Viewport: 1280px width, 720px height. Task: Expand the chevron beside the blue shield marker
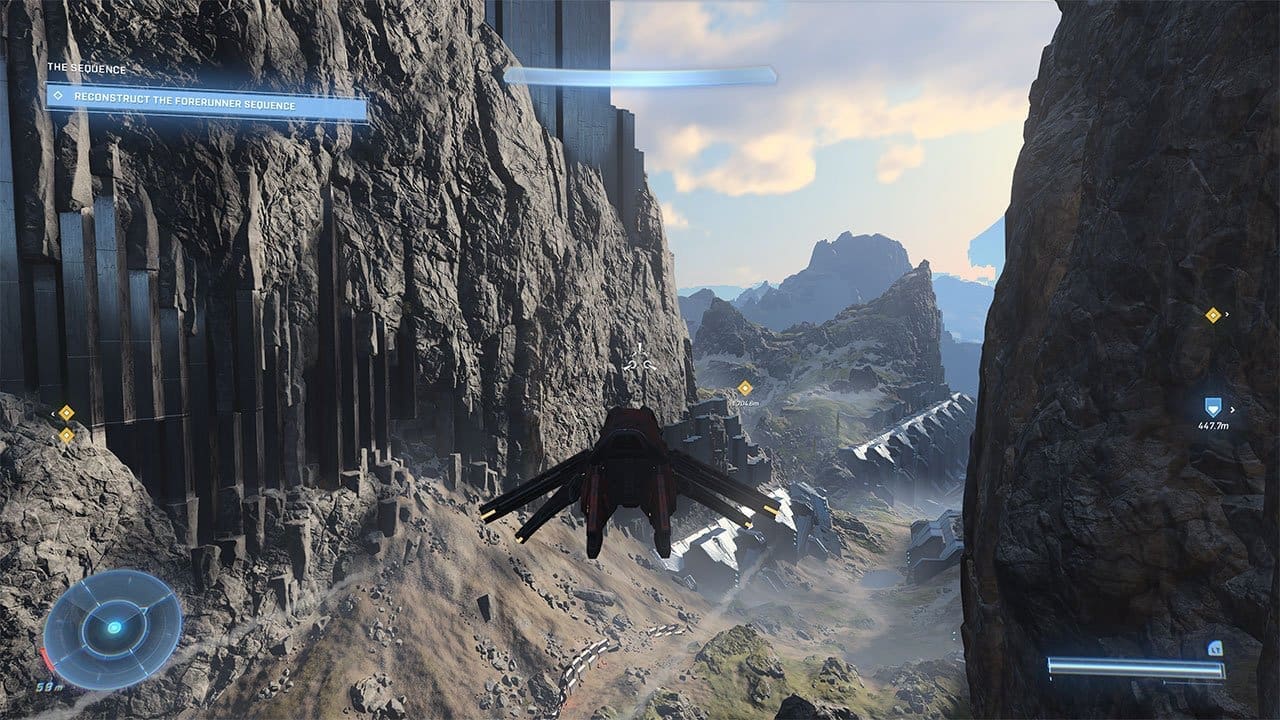coord(1232,409)
